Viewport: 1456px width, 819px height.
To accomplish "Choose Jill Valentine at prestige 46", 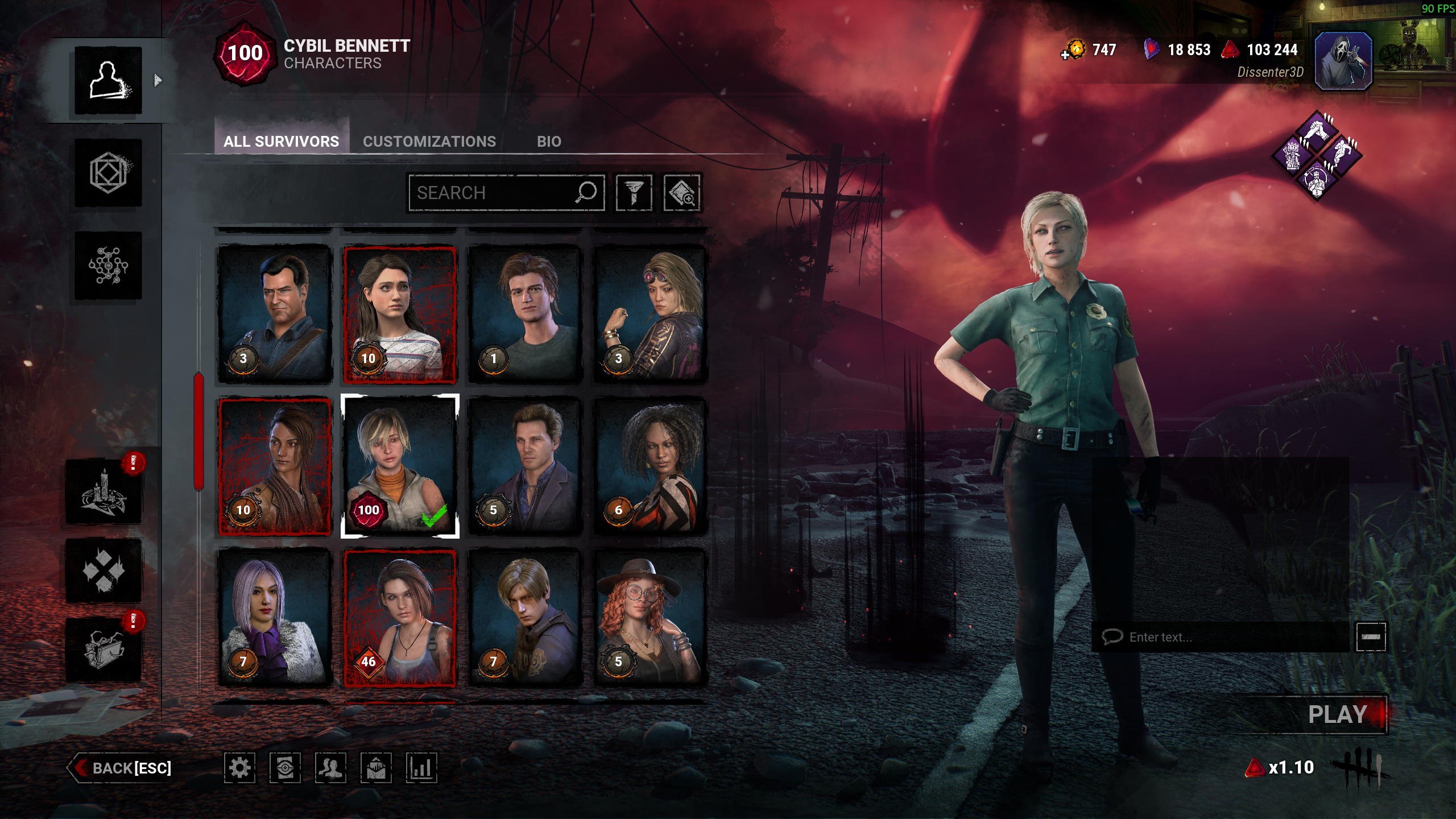I will pyautogui.click(x=400, y=618).
